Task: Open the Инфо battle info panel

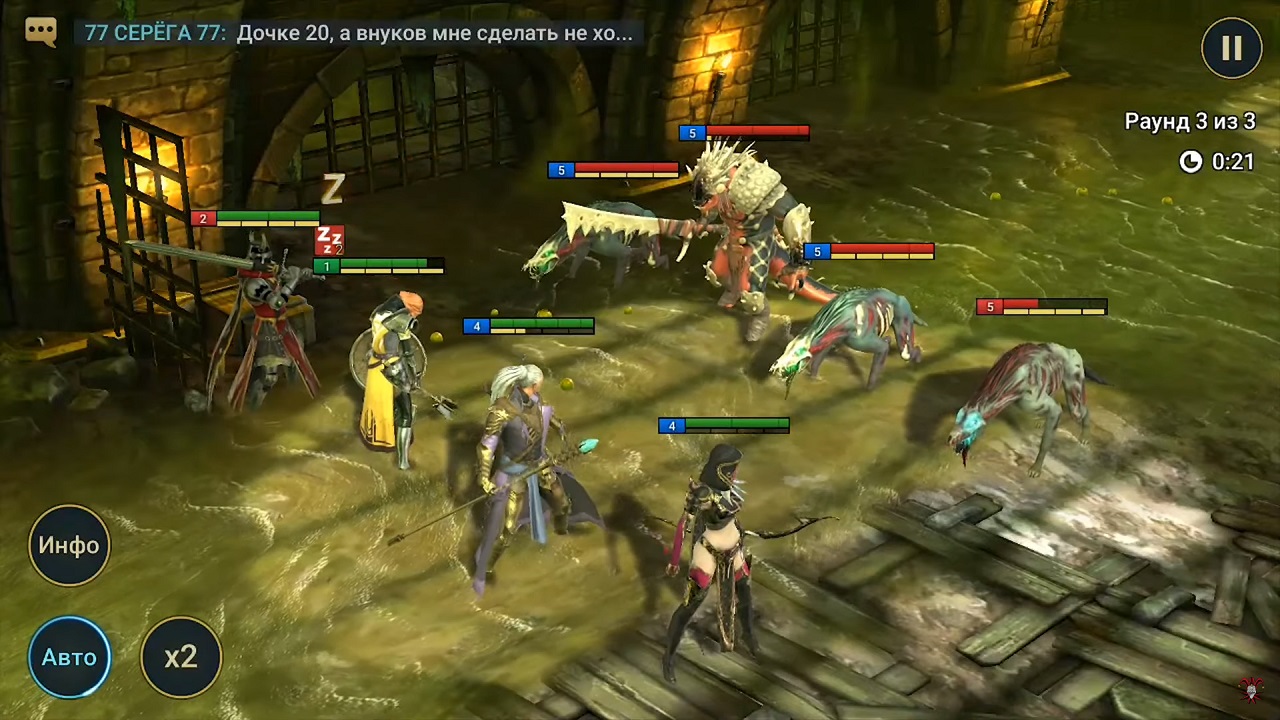Action: (x=69, y=545)
